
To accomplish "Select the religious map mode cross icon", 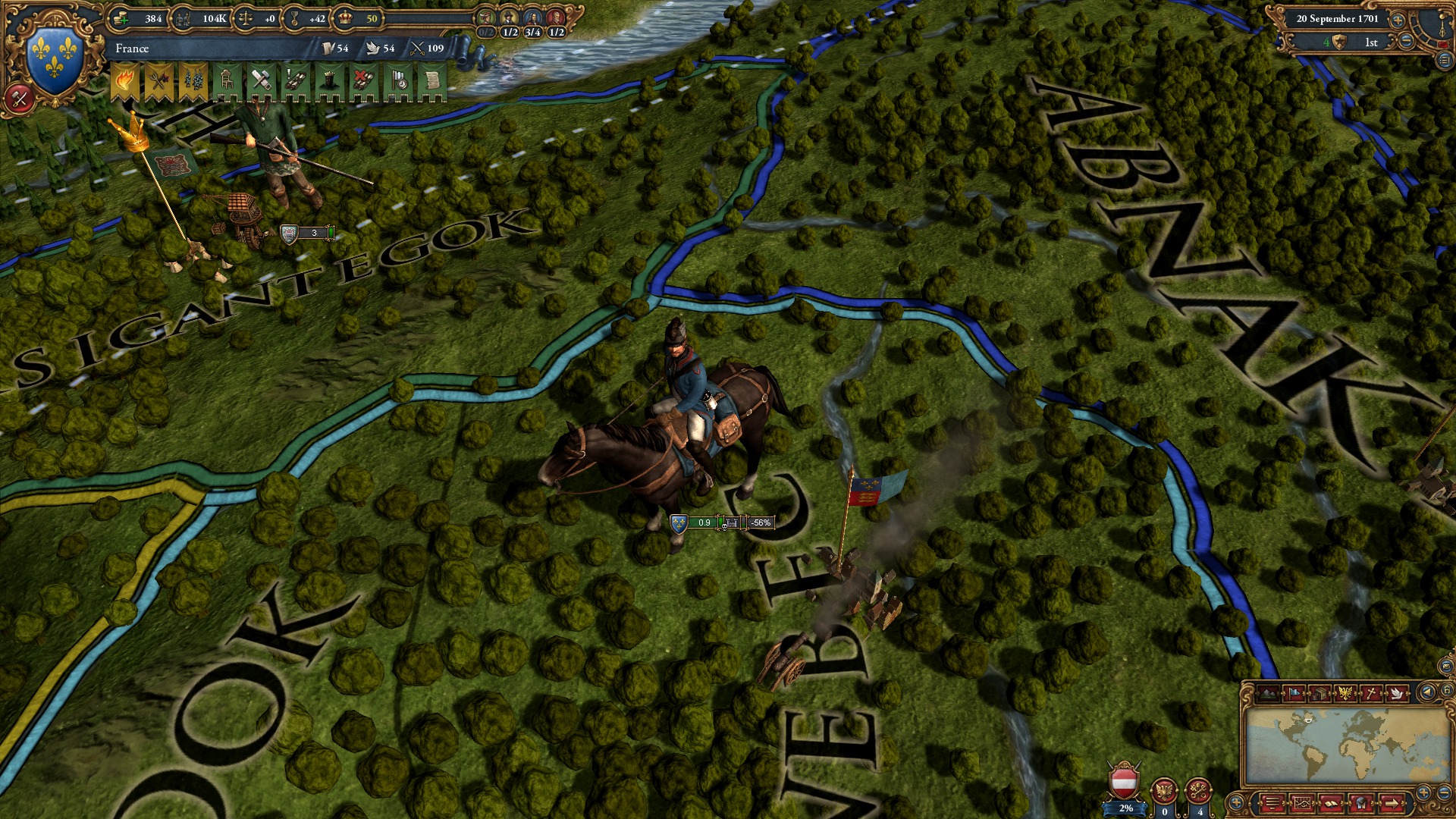I will [1372, 693].
